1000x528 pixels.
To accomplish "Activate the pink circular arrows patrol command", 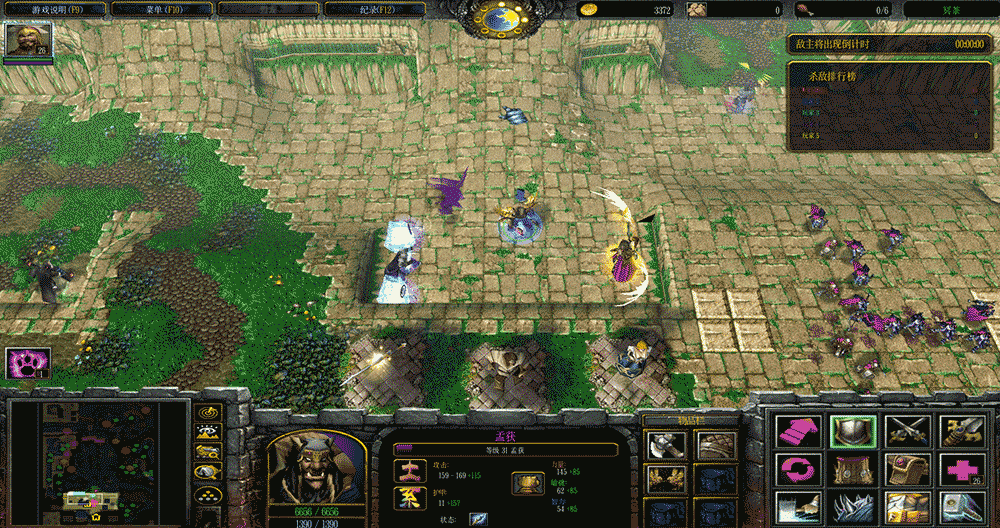I will tap(798, 469).
